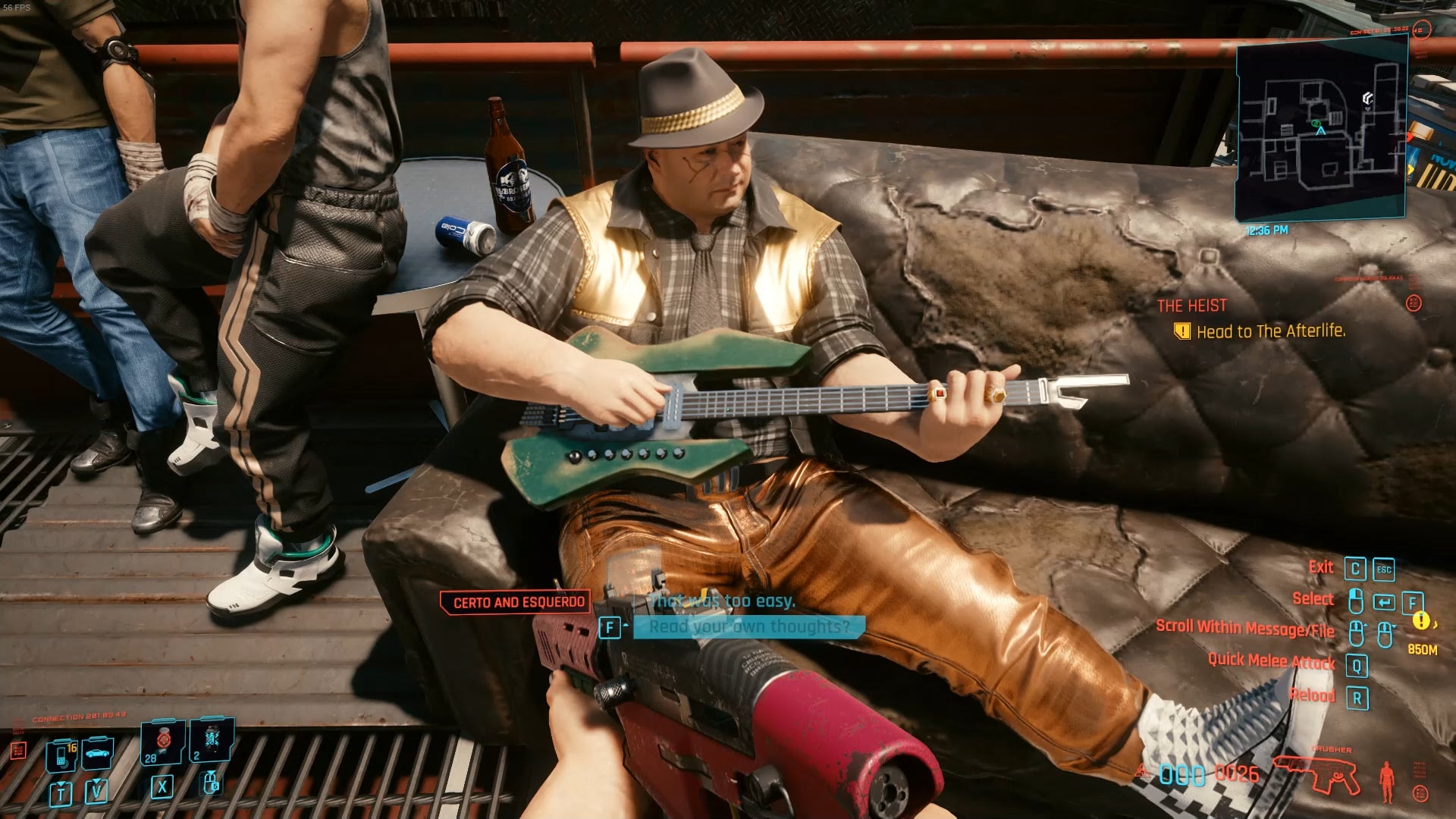The image size is (1456, 819).
Task: Click the minimap in the corner
Action: [1321, 129]
